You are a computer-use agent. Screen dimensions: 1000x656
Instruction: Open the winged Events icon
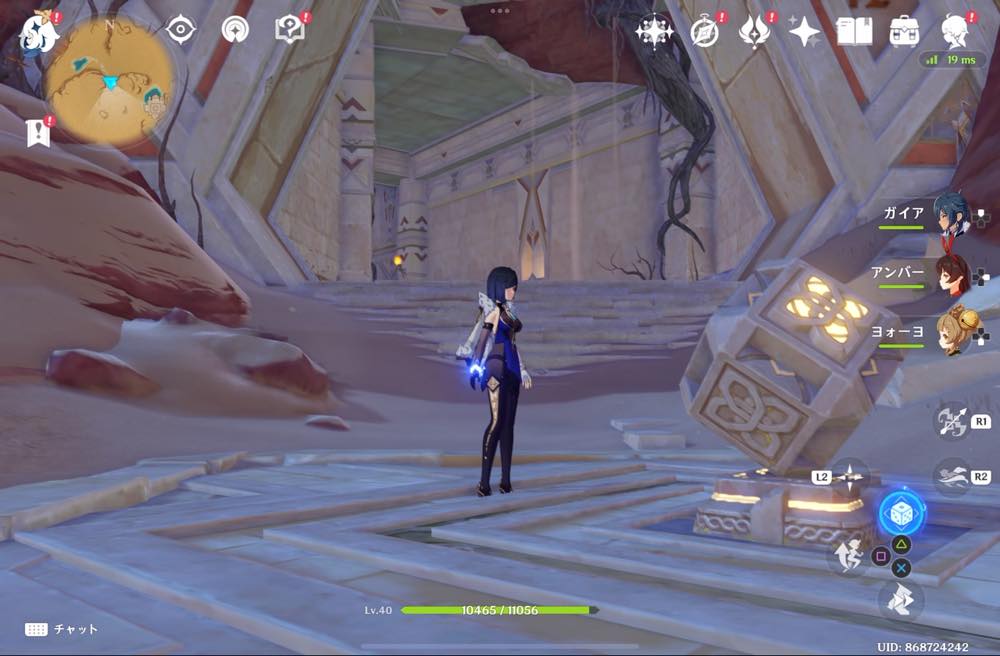pyautogui.click(x=755, y=31)
